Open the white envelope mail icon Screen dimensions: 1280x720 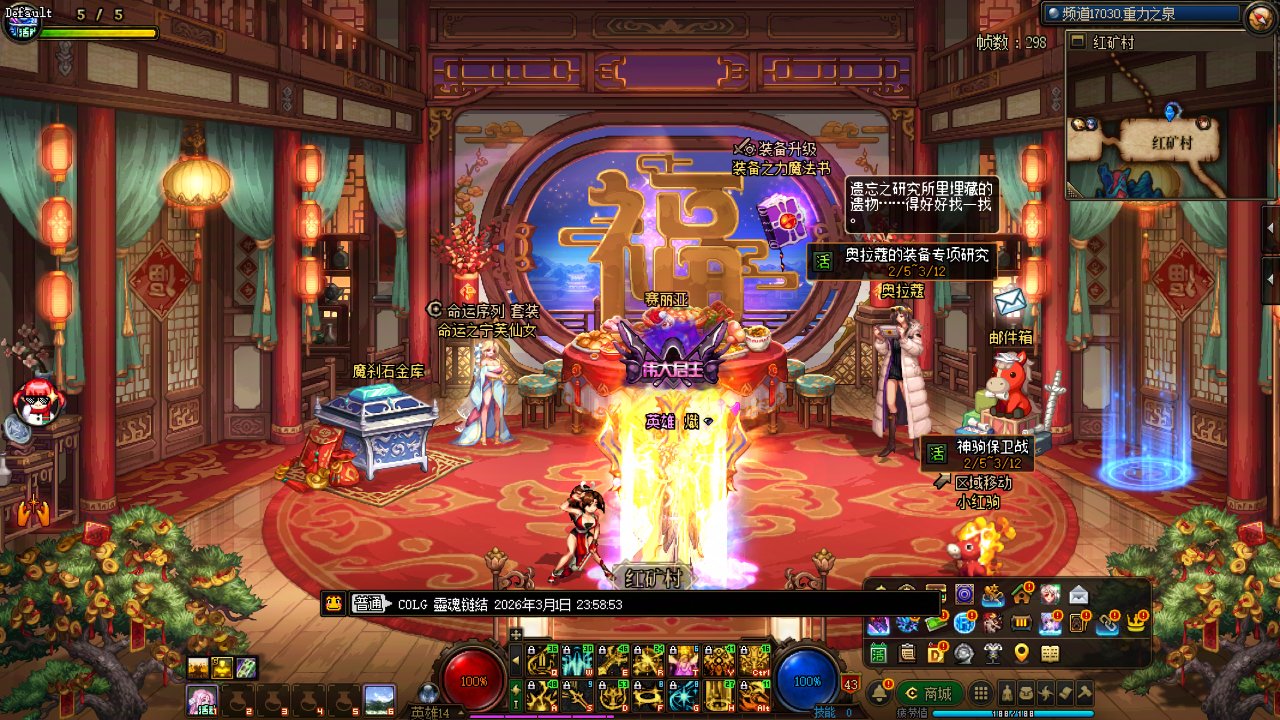point(1079,595)
